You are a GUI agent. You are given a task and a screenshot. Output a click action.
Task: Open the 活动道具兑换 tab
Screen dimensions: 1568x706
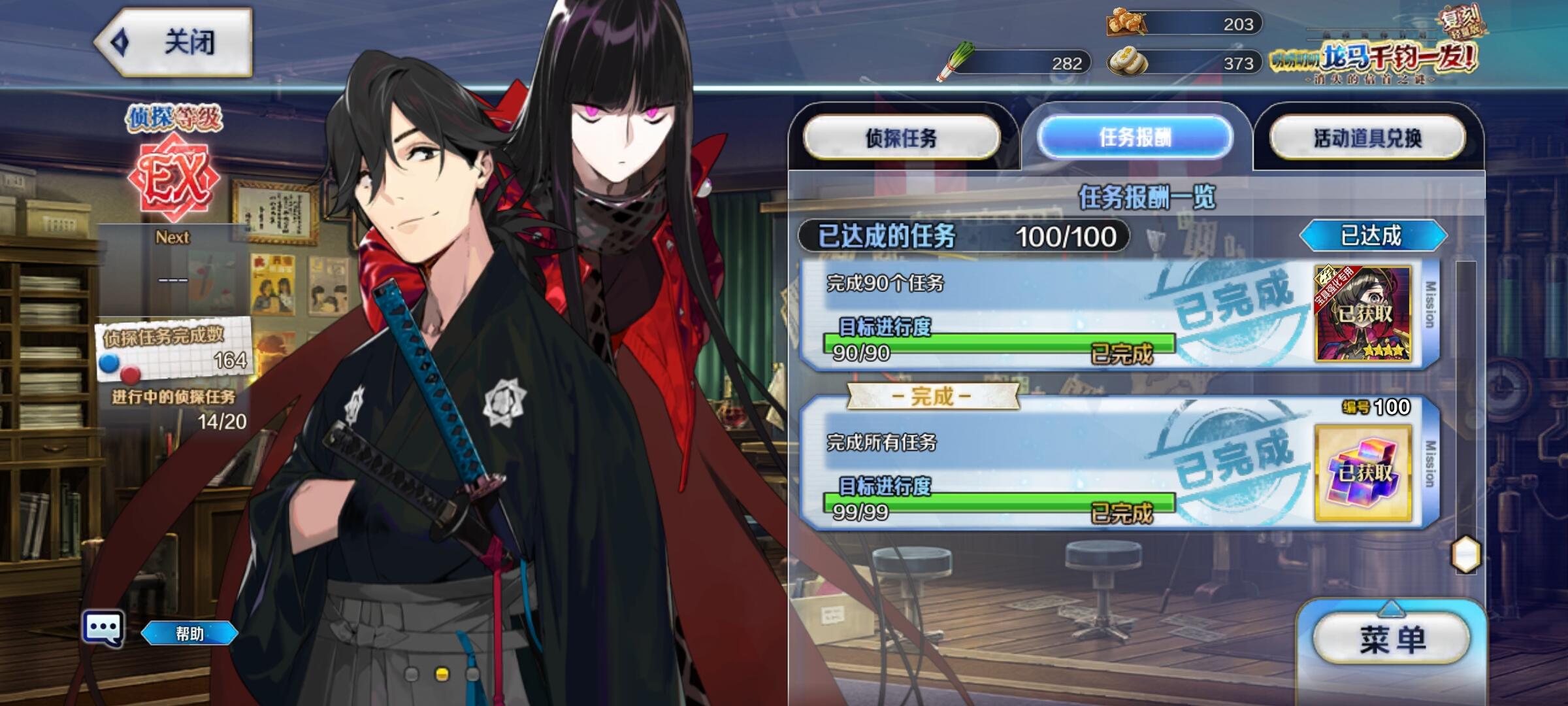[x=1367, y=138]
